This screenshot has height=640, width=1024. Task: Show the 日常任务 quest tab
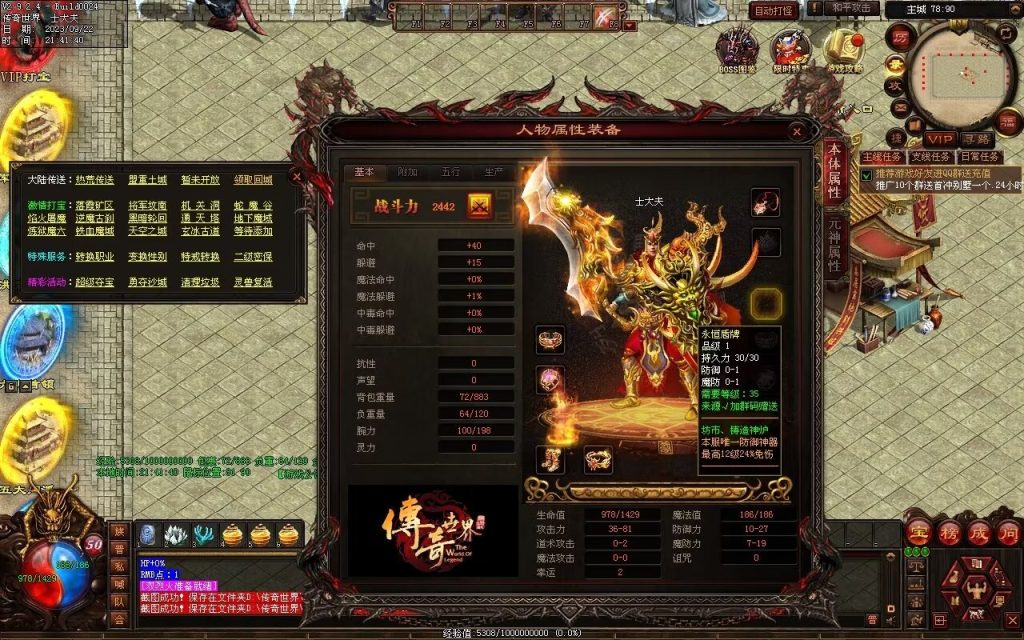tap(979, 157)
